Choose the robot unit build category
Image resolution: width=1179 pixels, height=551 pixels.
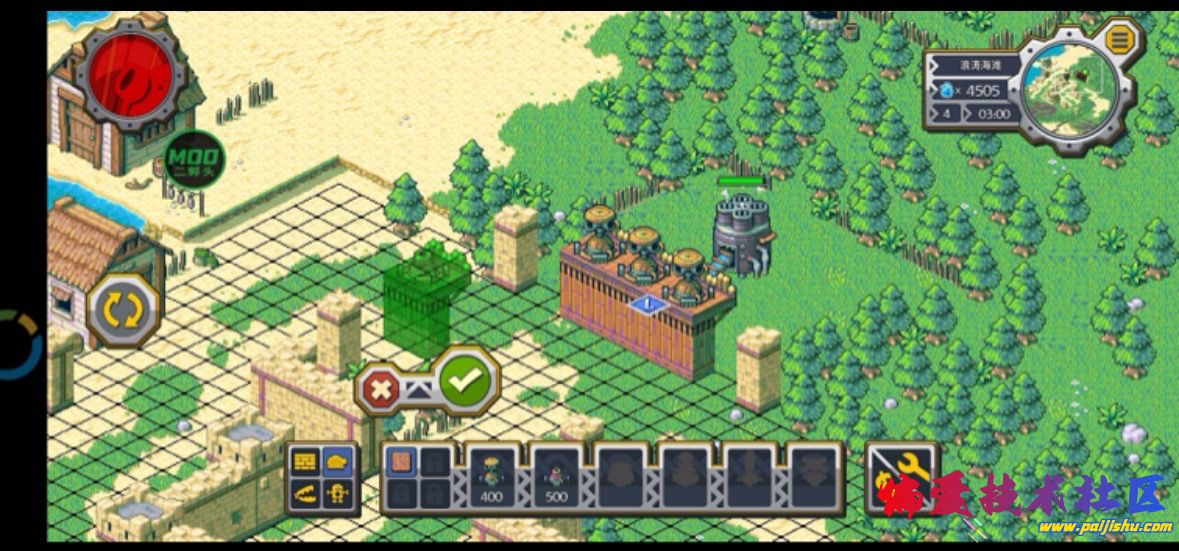pyautogui.click(x=337, y=492)
